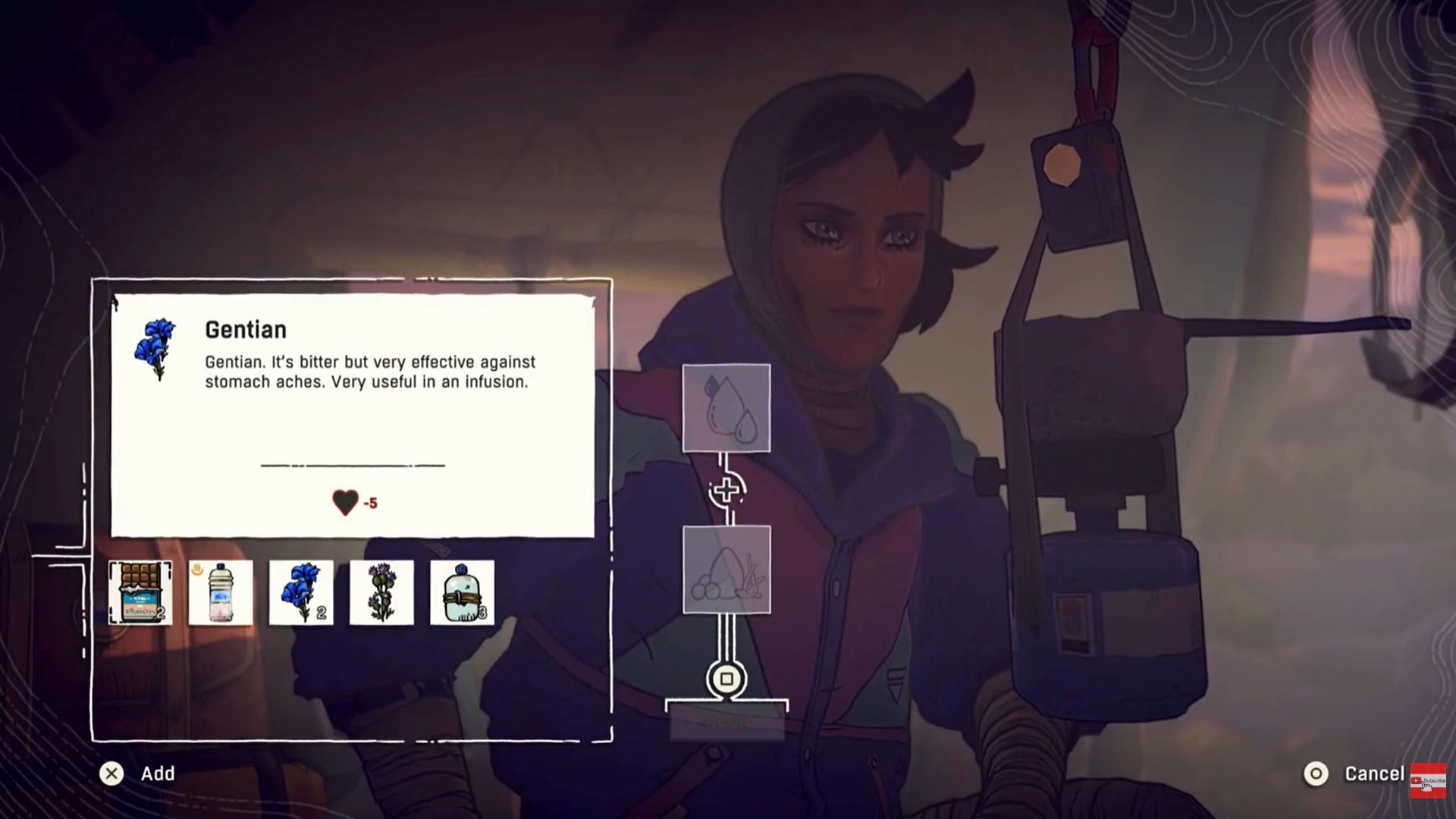The width and height of the screenshot is (1456, 819).
Task: Click the X button prompt beside Add
Action: click(x=112, y=773)
